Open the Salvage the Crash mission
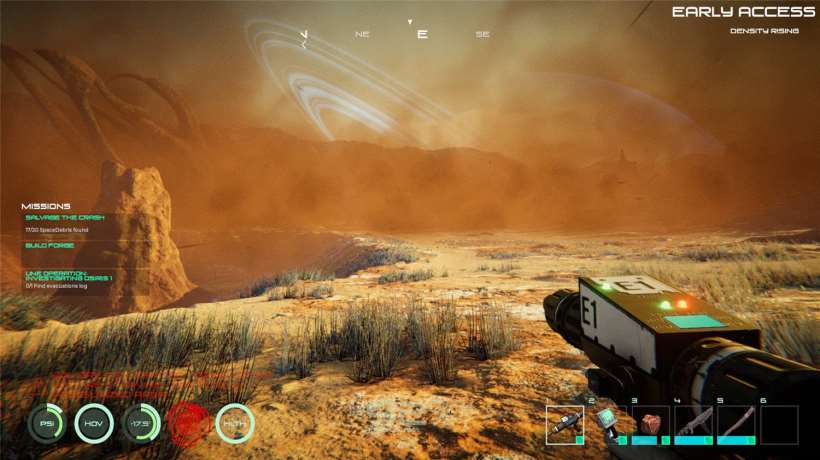Viewport: 820px width, 460px height. (x=65, y=217)
